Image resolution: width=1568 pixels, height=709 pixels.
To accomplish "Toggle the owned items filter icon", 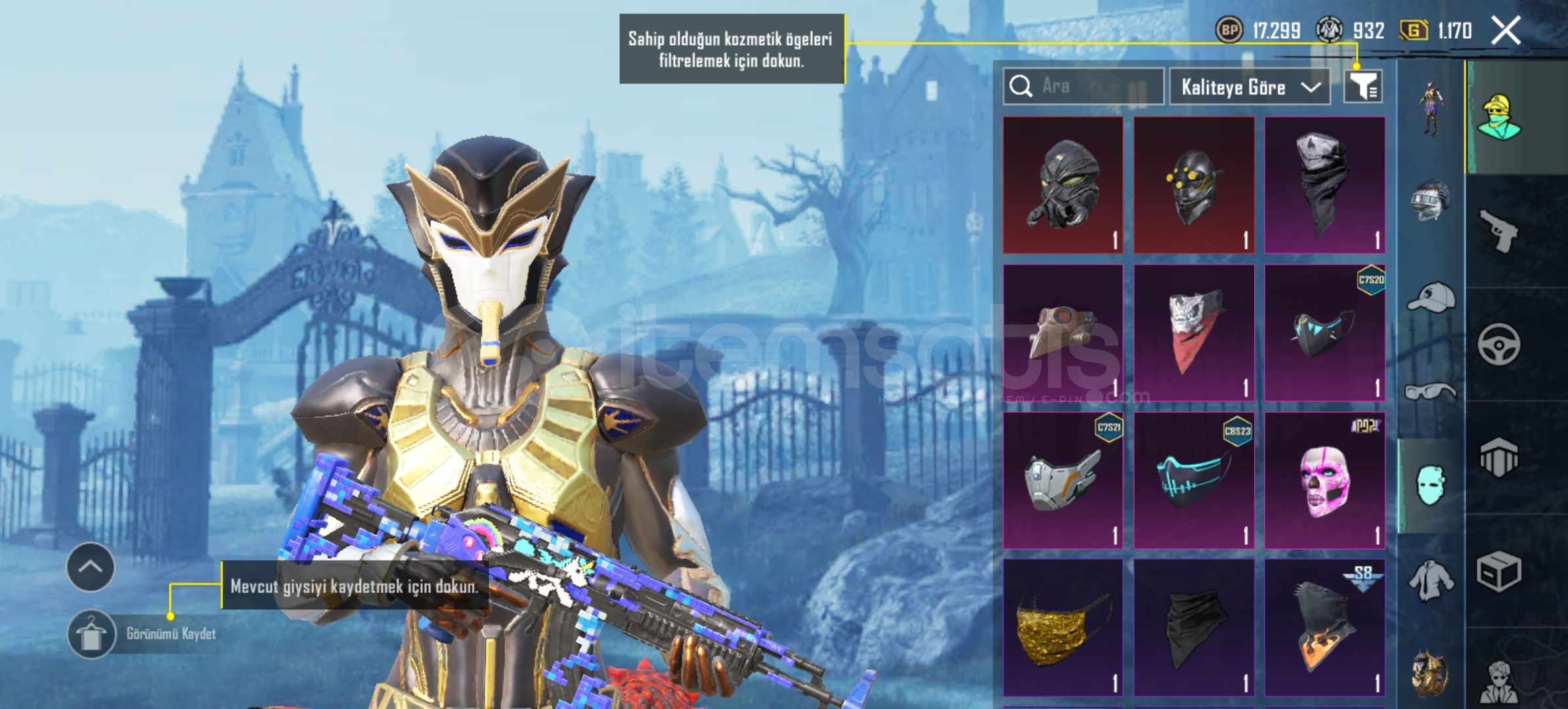I will pyautogui.click(x=1363, y=86).
